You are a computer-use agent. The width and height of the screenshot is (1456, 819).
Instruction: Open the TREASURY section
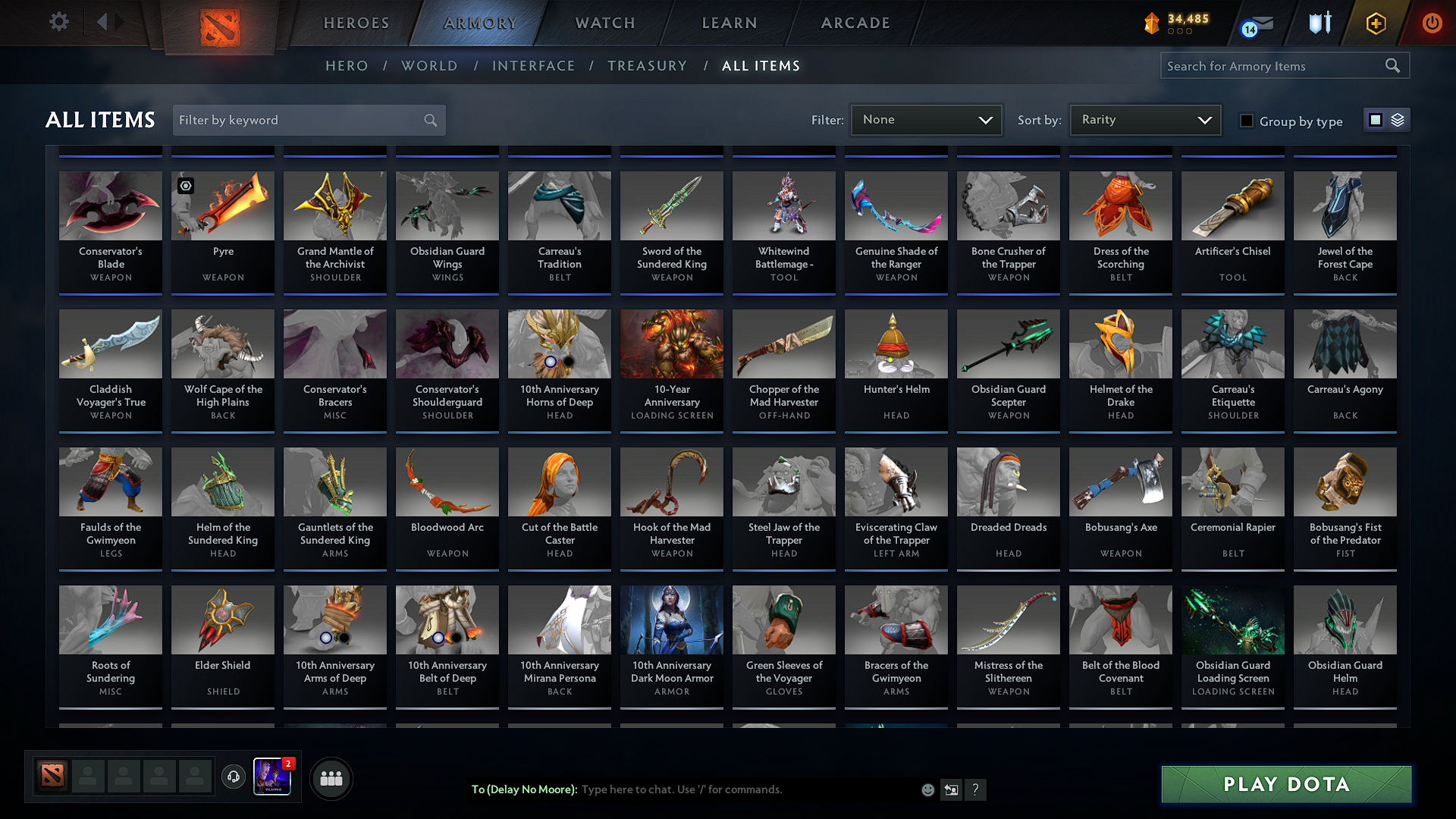[x=647, y=66]
